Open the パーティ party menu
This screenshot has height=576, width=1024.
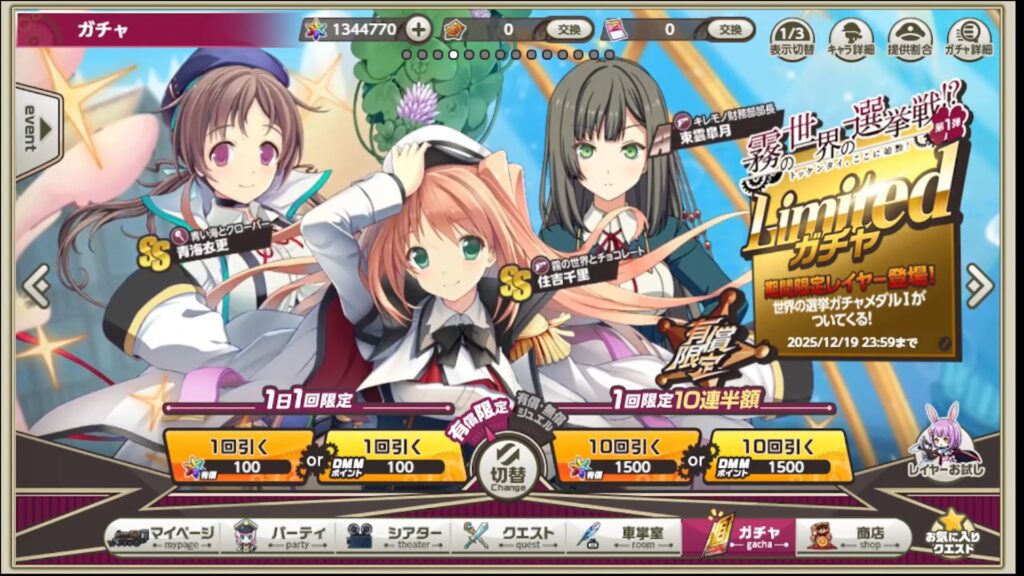pos(283,537)
